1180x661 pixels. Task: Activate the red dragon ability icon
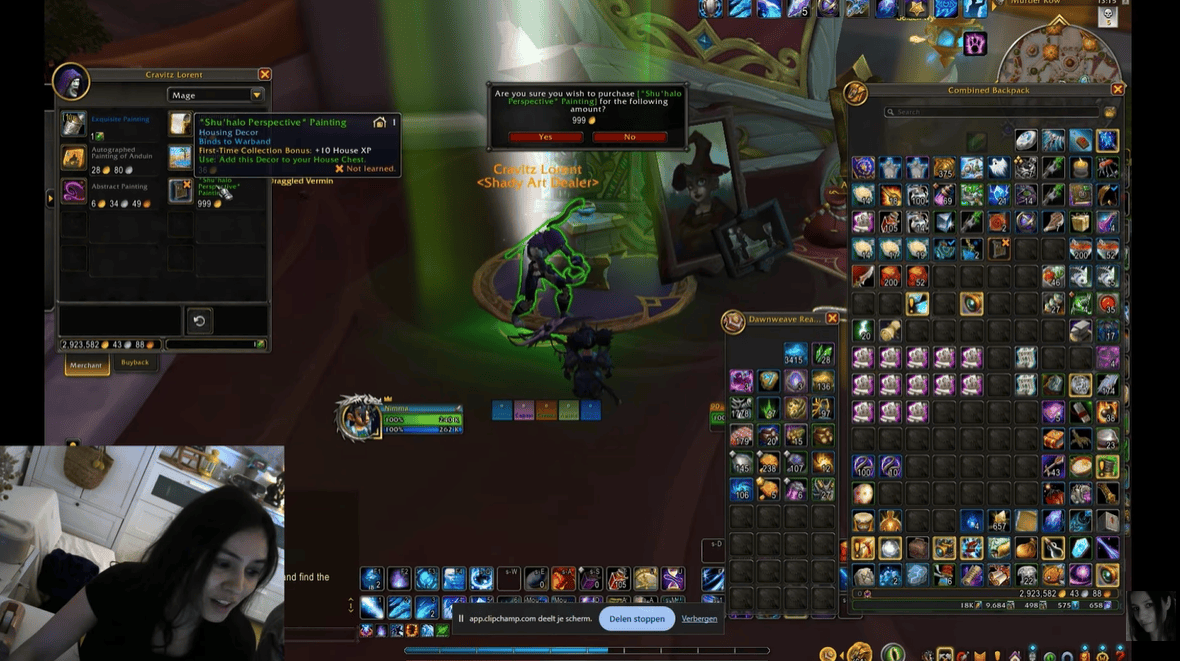[x=564, y=579]
